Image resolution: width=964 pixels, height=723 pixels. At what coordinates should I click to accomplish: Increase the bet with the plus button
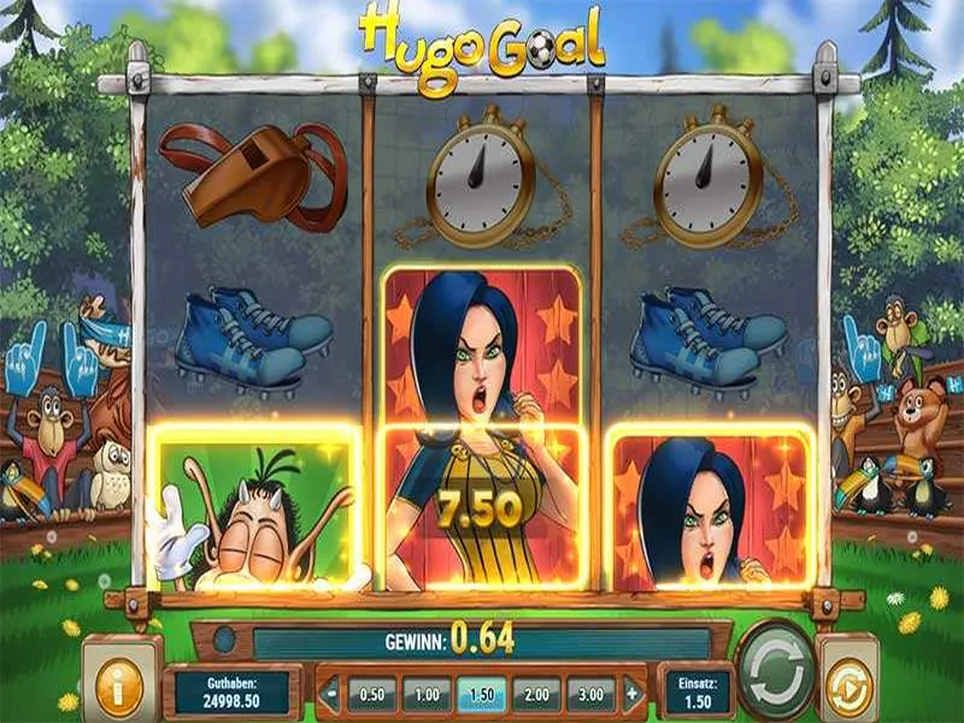click(x=632, y=693)
